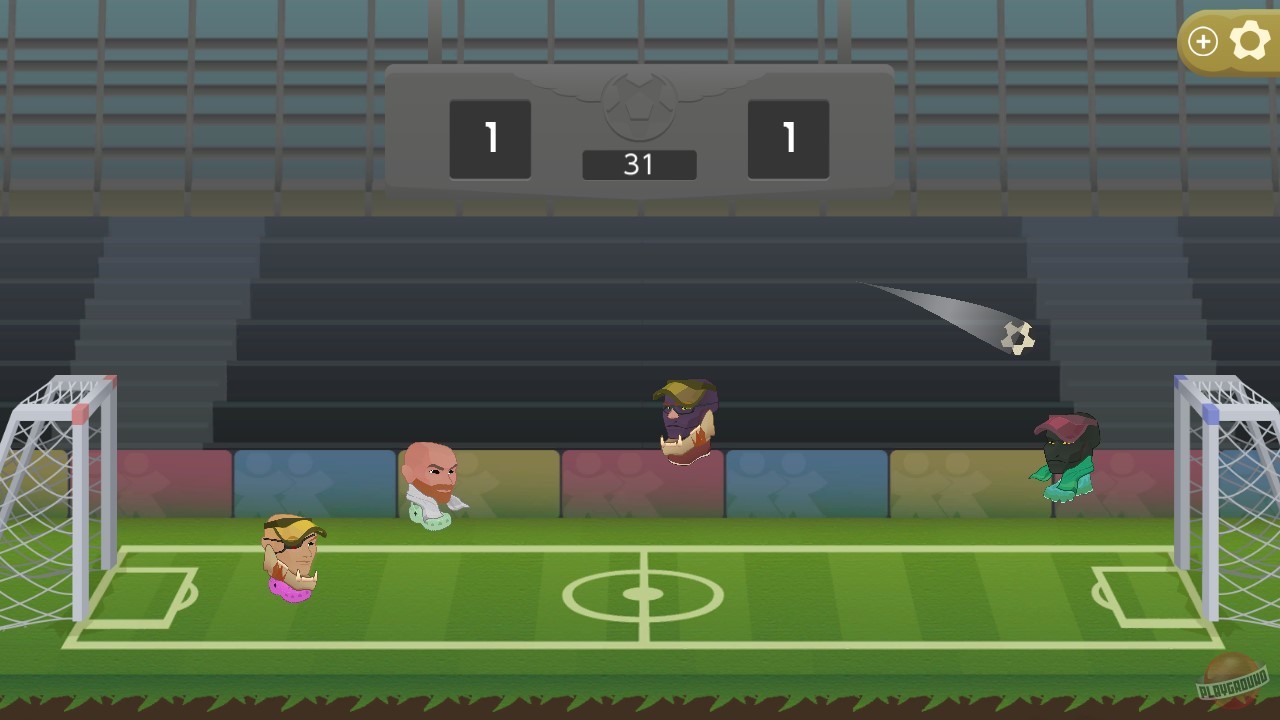Click the circled plus icon

point(1203,41)
